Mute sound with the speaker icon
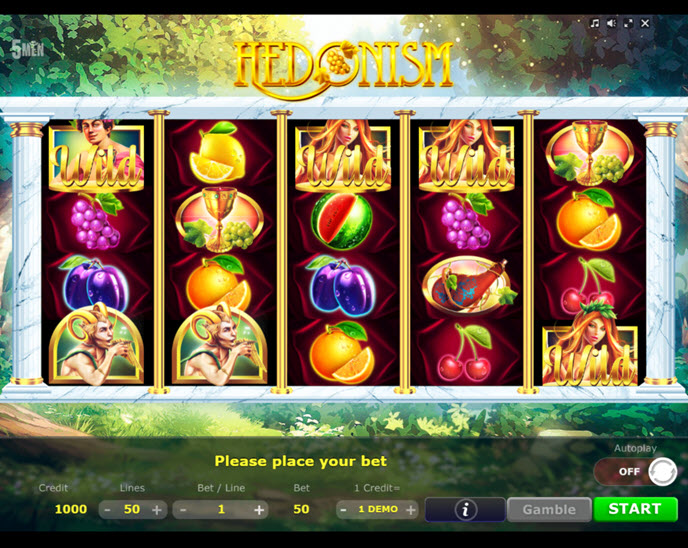This screenshot has width=688, height=548. [x=611, y=22]
